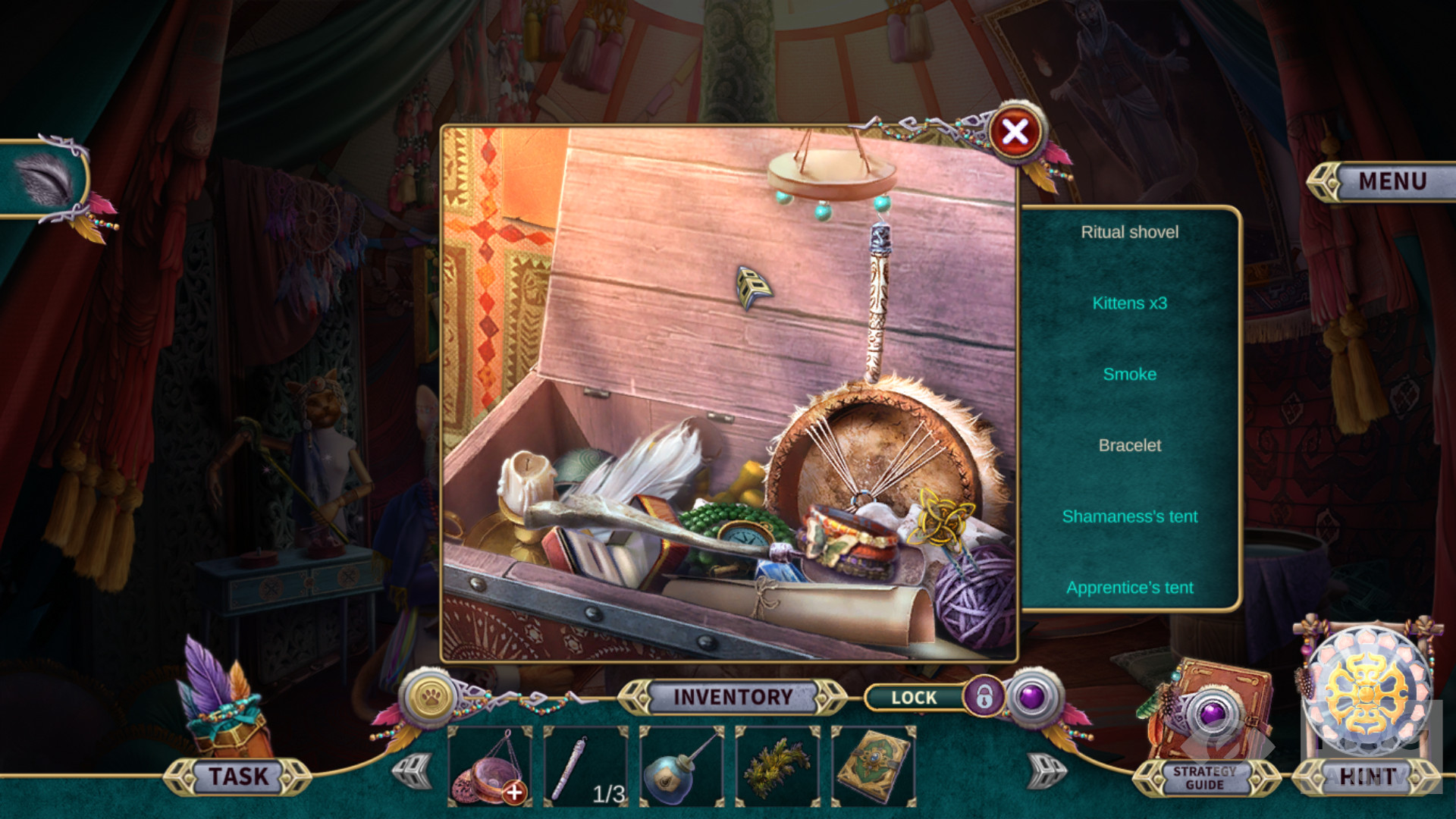Select the hanging bowl inventory item

[x=490, y=767]
